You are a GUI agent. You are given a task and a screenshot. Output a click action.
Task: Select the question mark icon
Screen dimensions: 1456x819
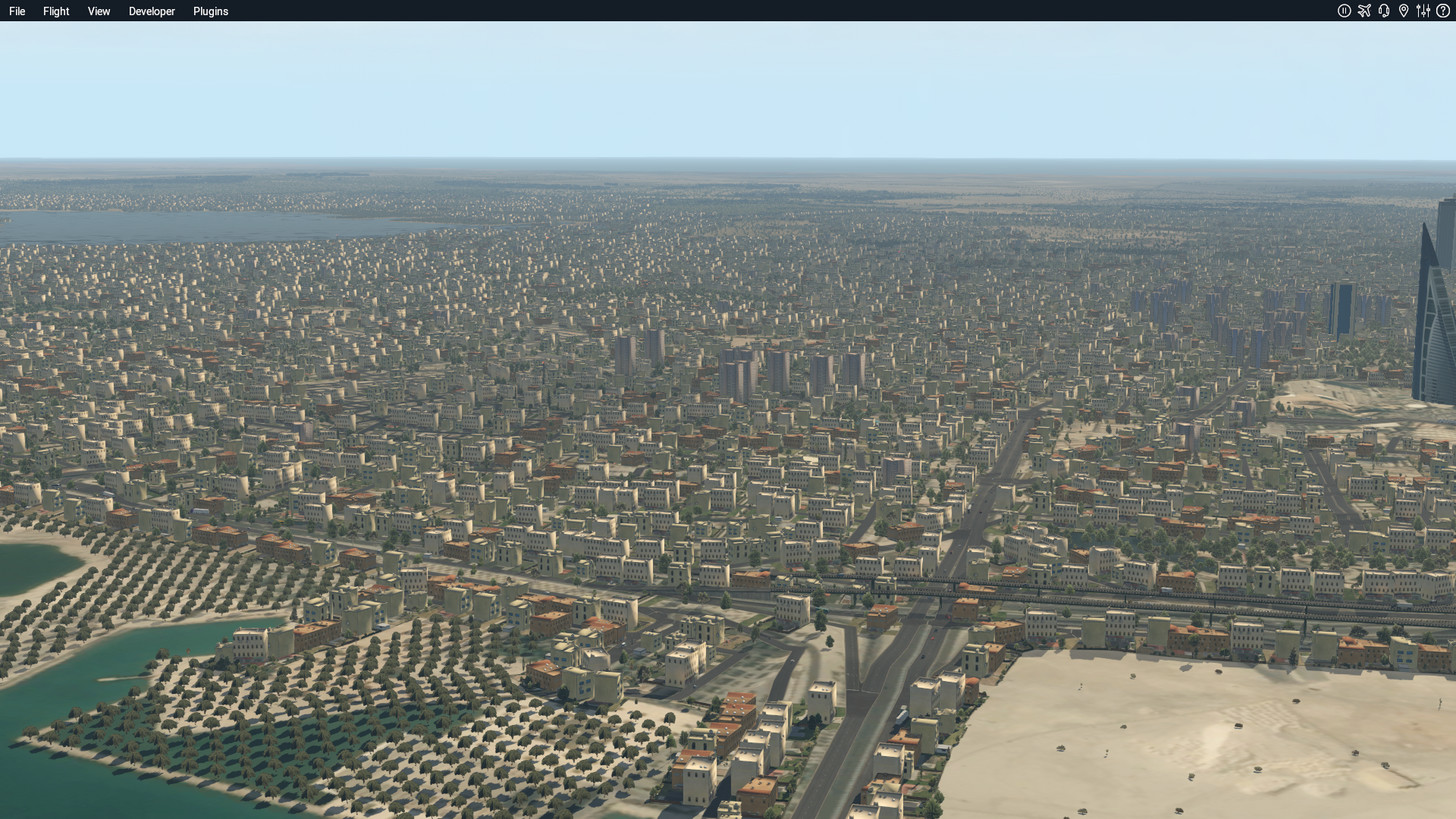click(1443, 11)
